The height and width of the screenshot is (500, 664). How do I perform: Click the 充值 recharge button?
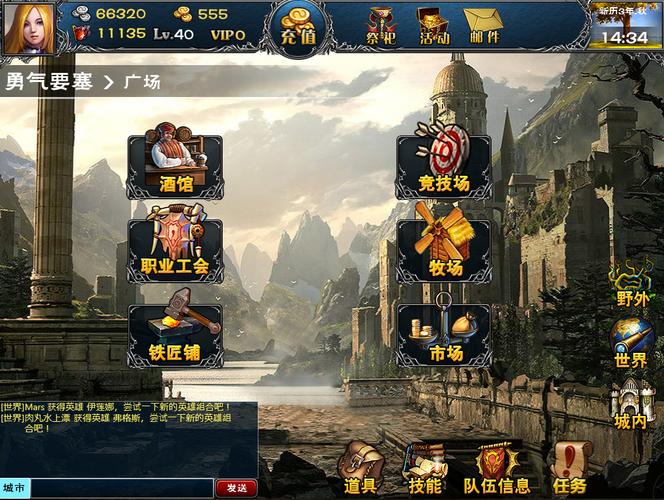click(299, 27)
